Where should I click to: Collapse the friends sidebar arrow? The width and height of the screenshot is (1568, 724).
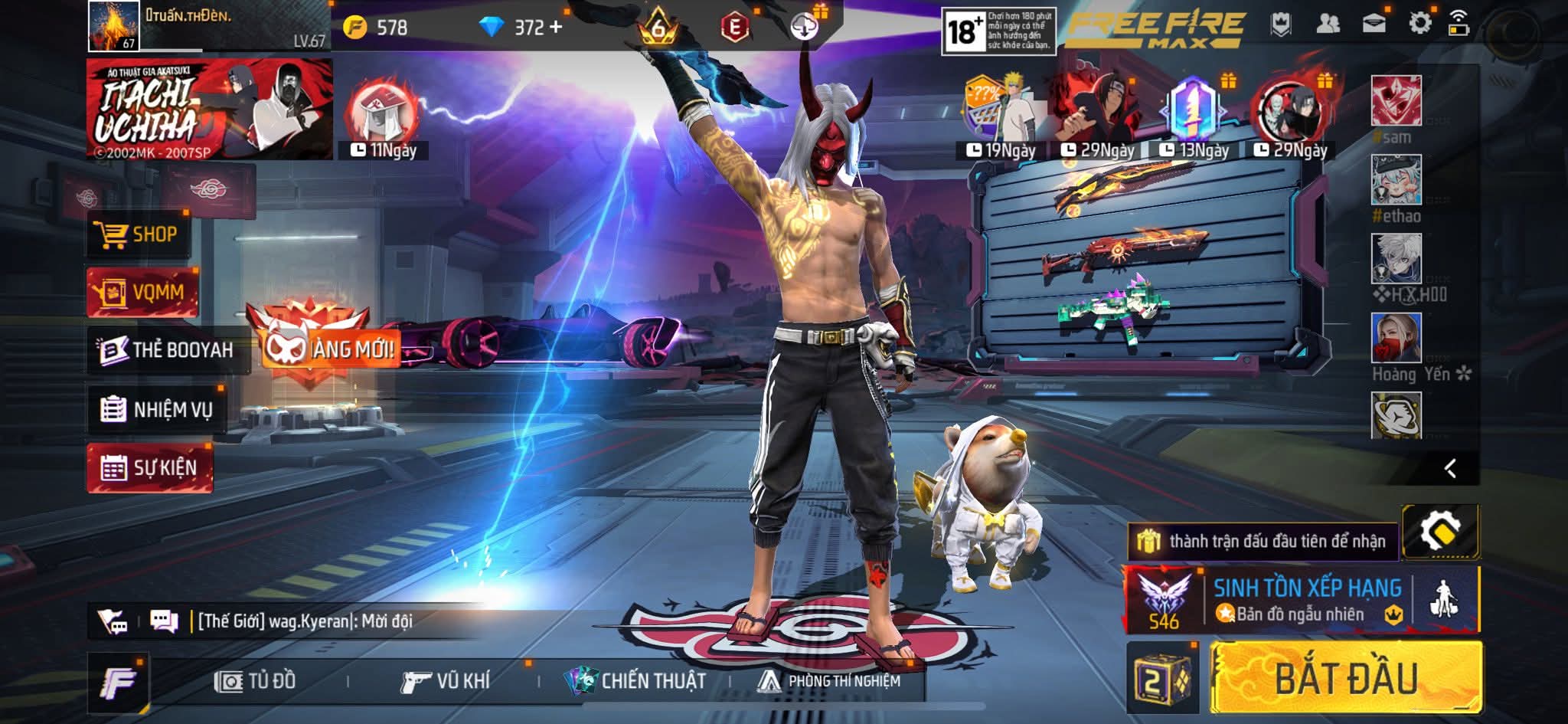pos(1450,468)
